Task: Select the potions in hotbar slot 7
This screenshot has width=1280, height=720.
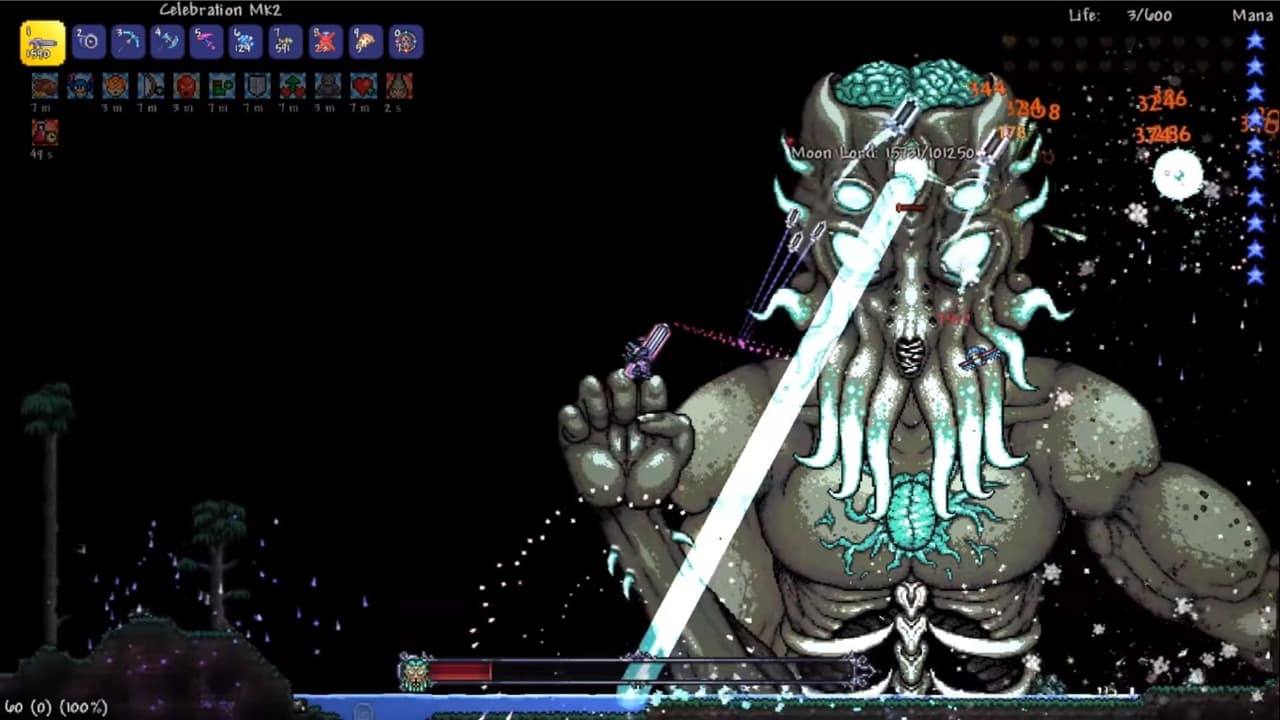Action: tap(284, 41)
